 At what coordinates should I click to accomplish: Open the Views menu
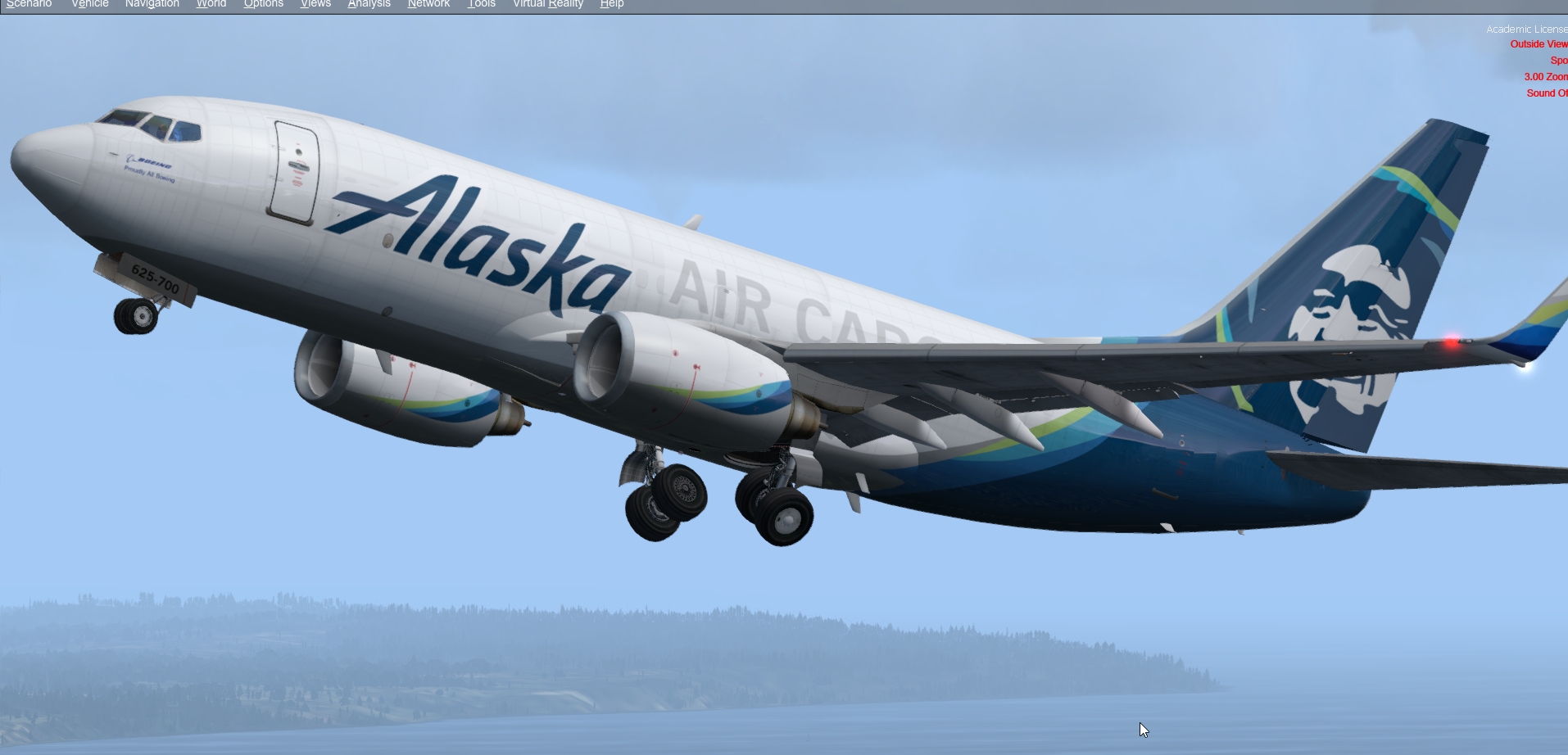[x=315, y=4]
